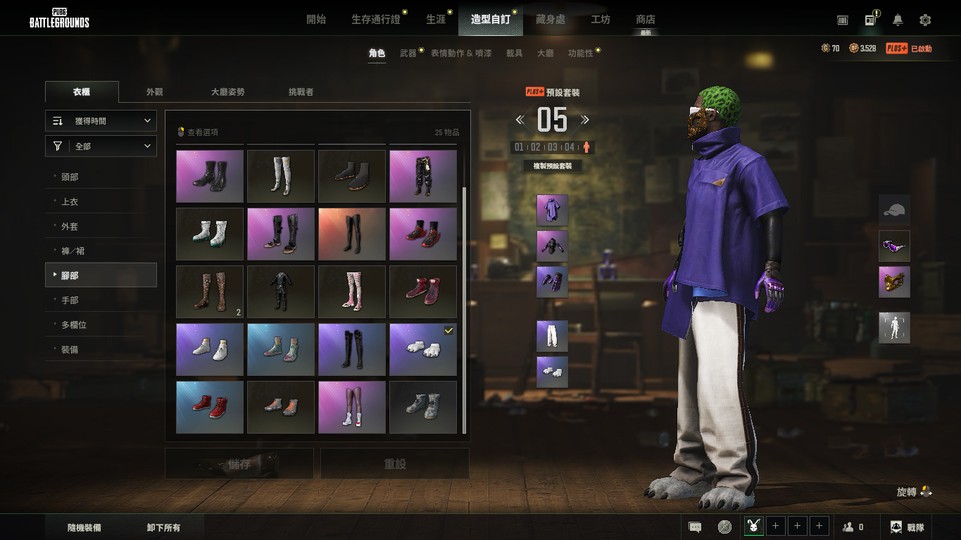This screenshot has height=540, width=961.
Task: Click the 複製預設套裝 (Copy Preset) button
Action: tap(552, 165)
